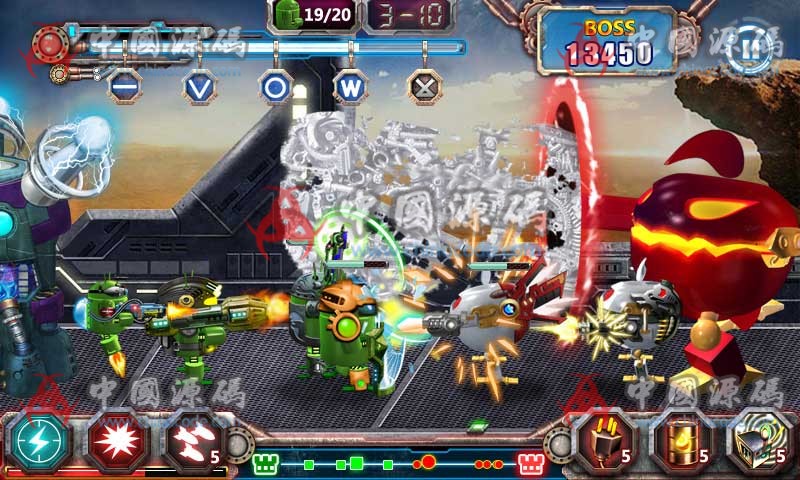Trigger the red explosion burst skill
Image resolution: width=800 pixels, height=480 pixels.
click(116, 440)
